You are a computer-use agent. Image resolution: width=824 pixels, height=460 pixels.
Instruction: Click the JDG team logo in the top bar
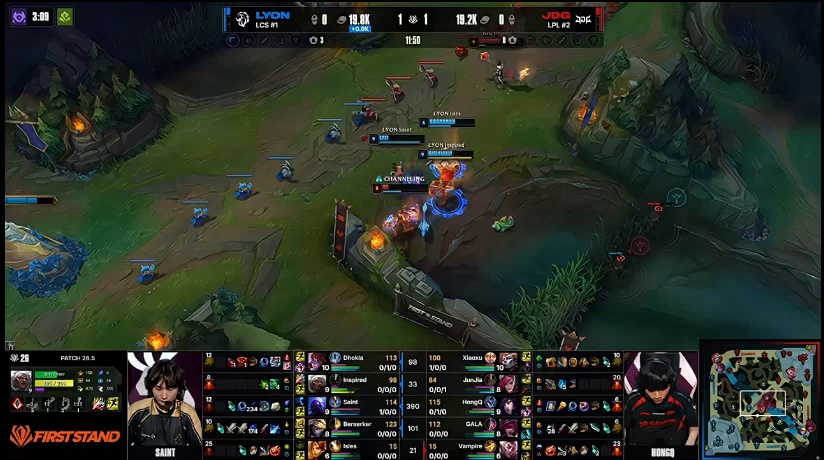[x=585, y=18]
